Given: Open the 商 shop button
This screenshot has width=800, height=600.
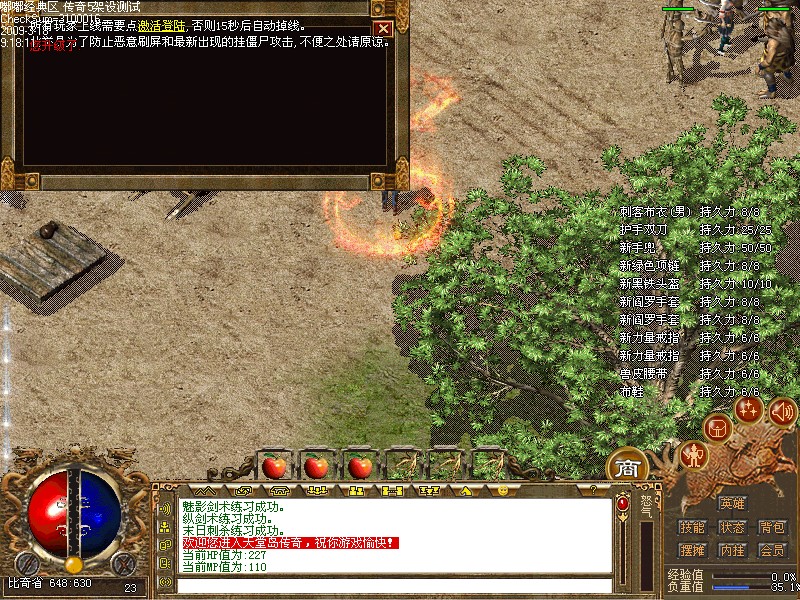Looking at the screenshot, I should tap(627, 467).
